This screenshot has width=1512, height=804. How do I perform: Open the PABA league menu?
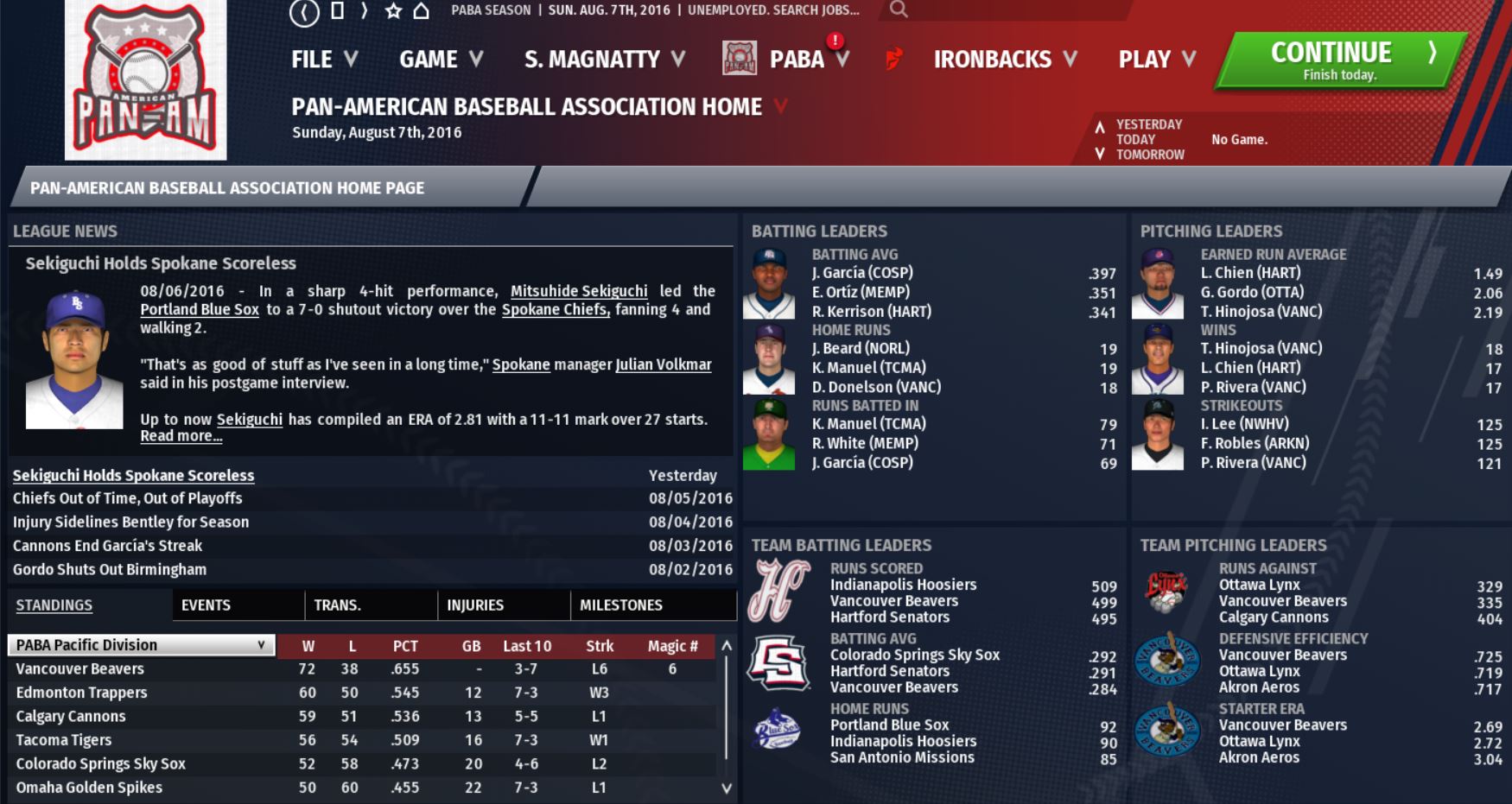[x=796, y=60]
